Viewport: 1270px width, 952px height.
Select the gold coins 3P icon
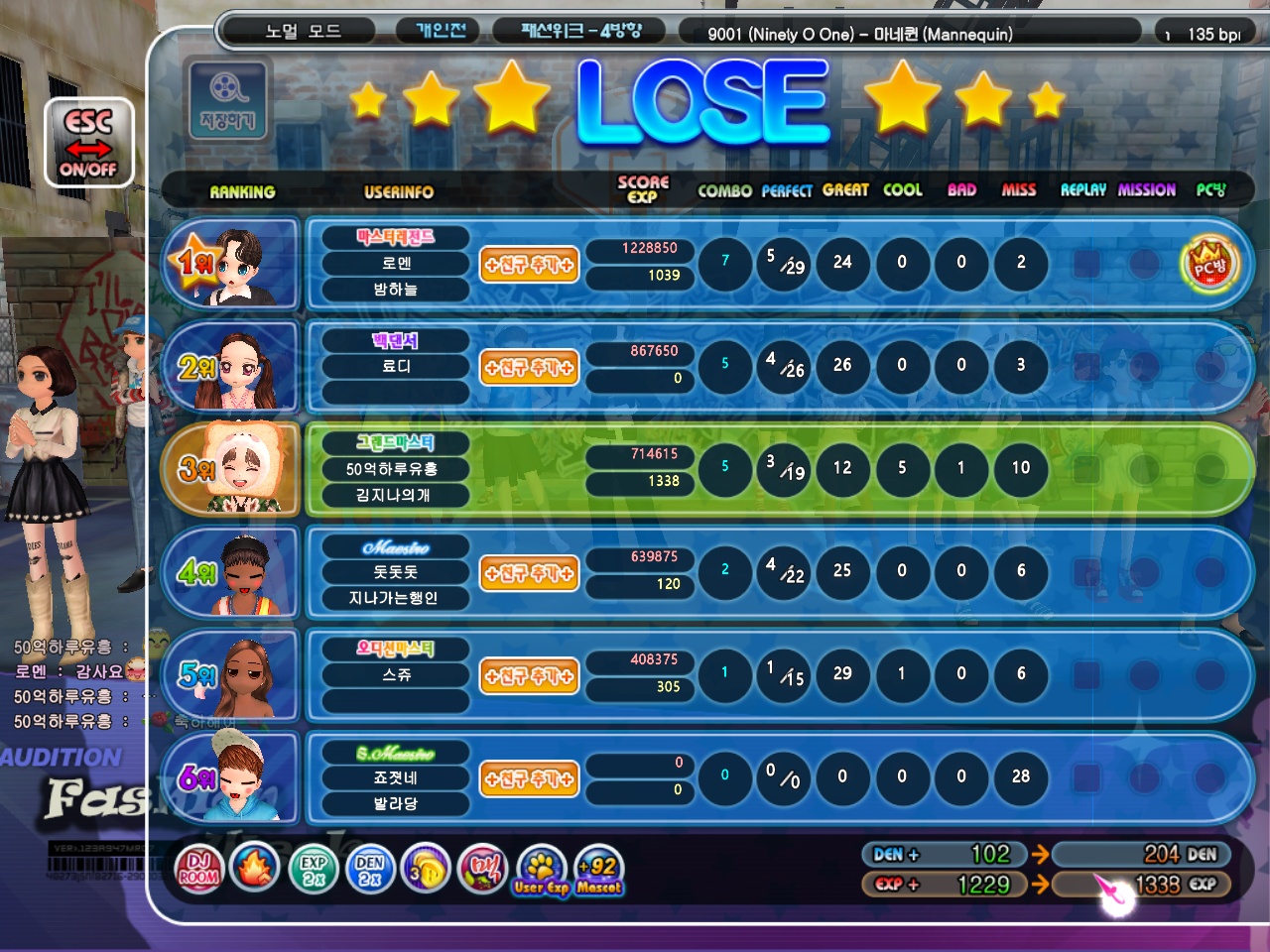[427, 869]
